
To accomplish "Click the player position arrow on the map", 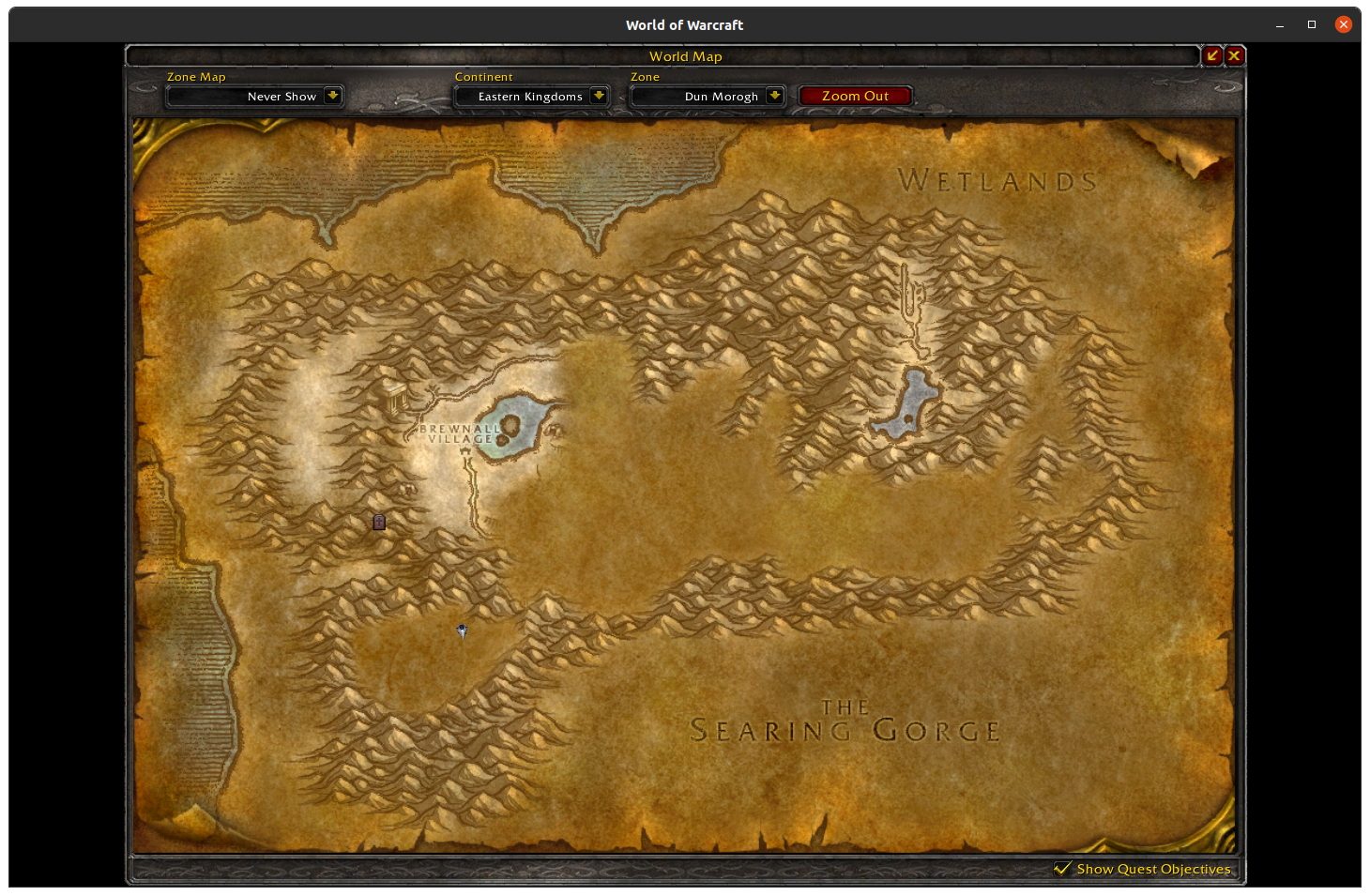I will [461, 631].
